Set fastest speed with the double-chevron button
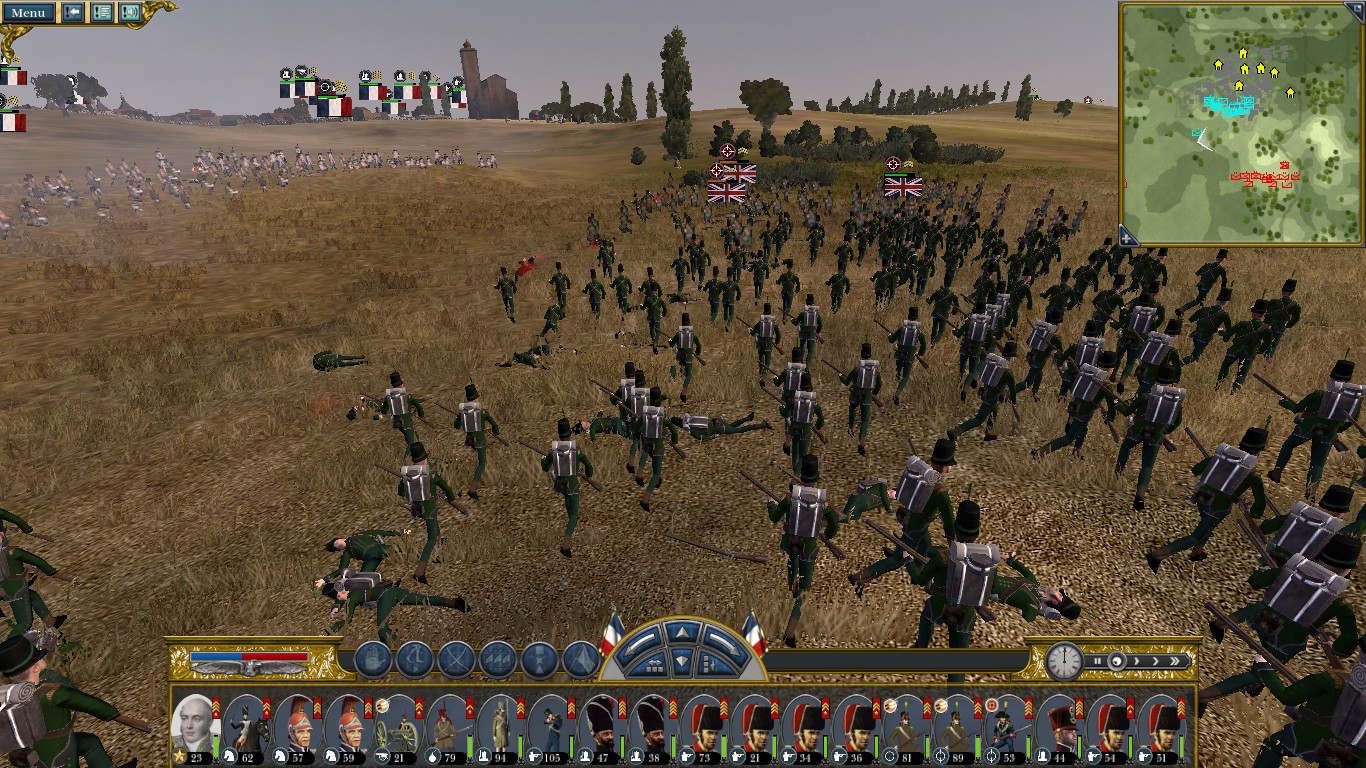Image resolution: width=1366 pixels, height=768 pixels. (x=1177, y=661)
